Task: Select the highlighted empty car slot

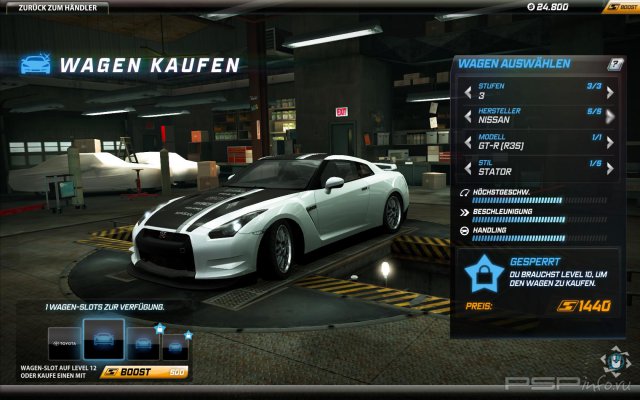Action: click(103, 340)
